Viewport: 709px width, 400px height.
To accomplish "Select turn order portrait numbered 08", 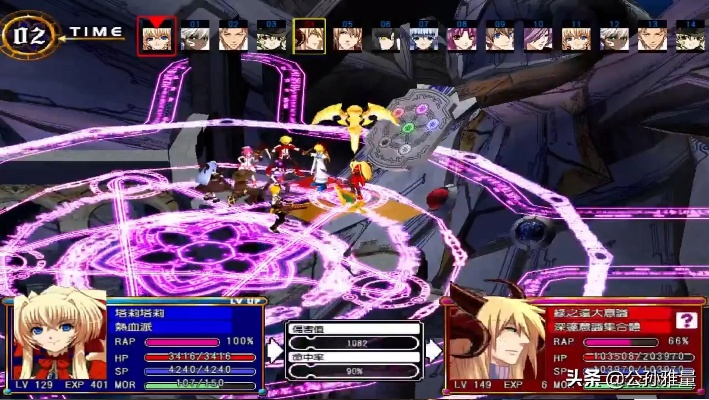I will point(461,36).
